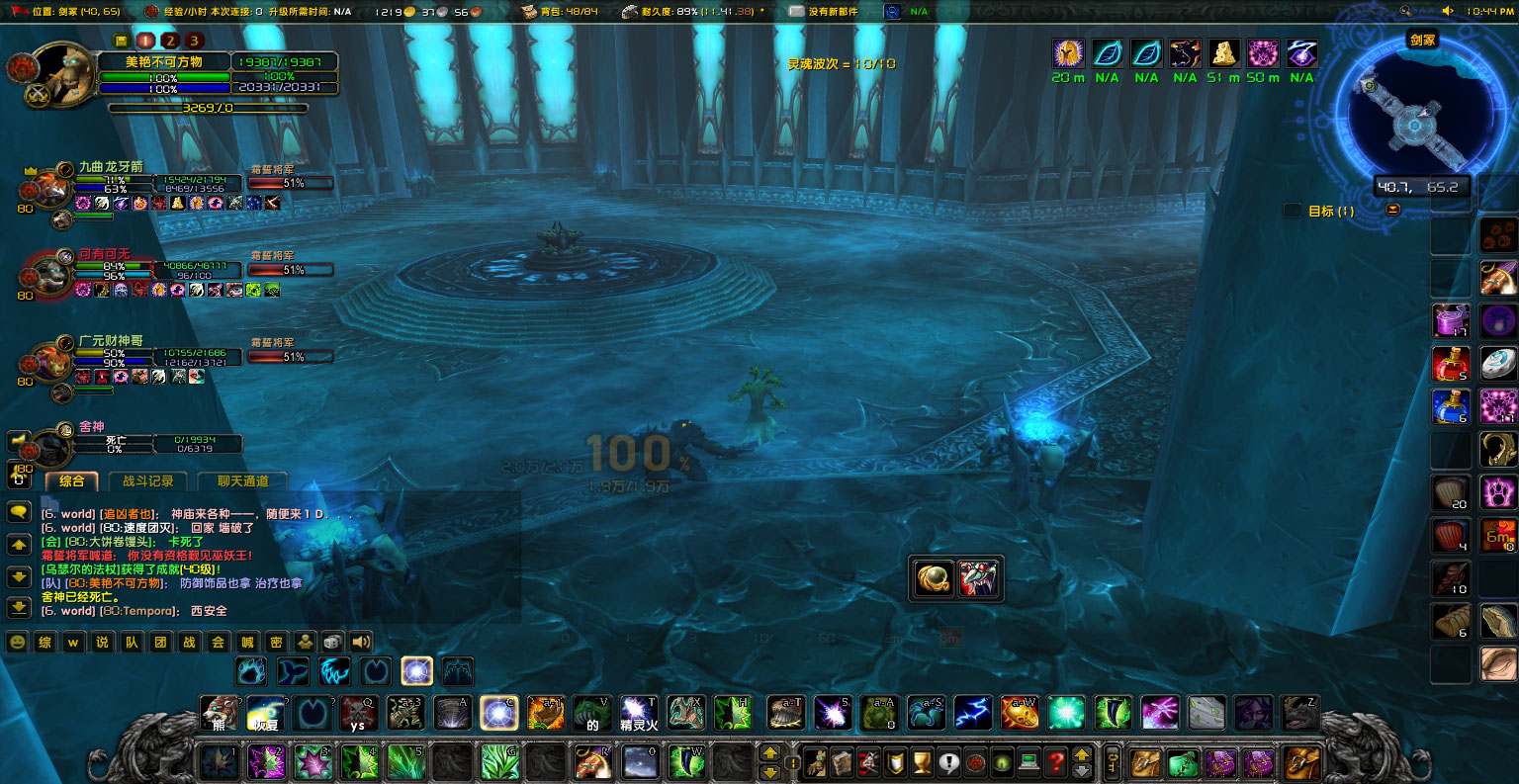Image resolution: width=1519 pixels, height=784 pixels.
Task: Activate the 恢复 spell icon
Action: pyautogui.click(x=265, y=713)
